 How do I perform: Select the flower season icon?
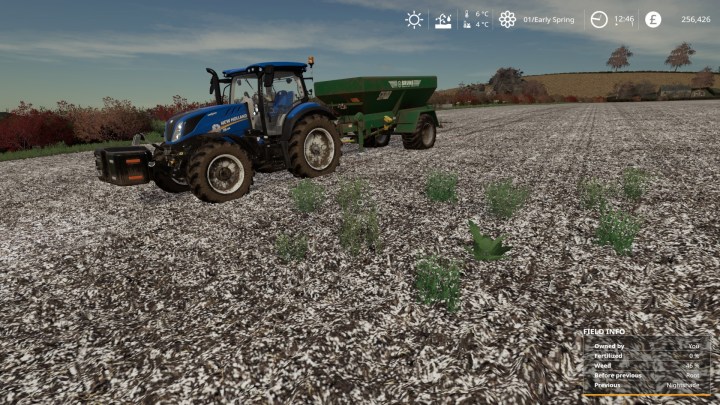[507, 19]
